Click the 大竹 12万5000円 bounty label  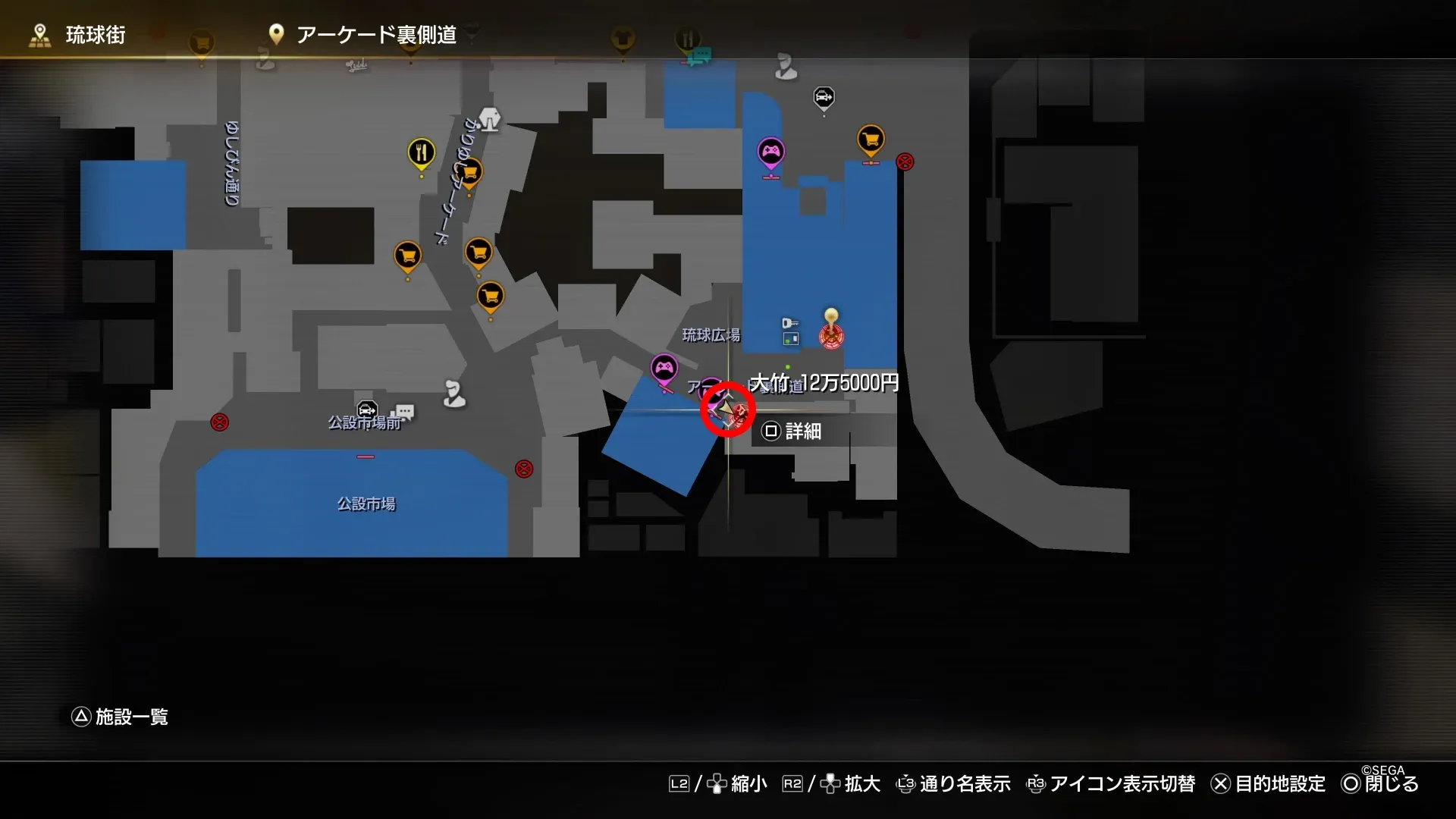(x=823, y=383)
